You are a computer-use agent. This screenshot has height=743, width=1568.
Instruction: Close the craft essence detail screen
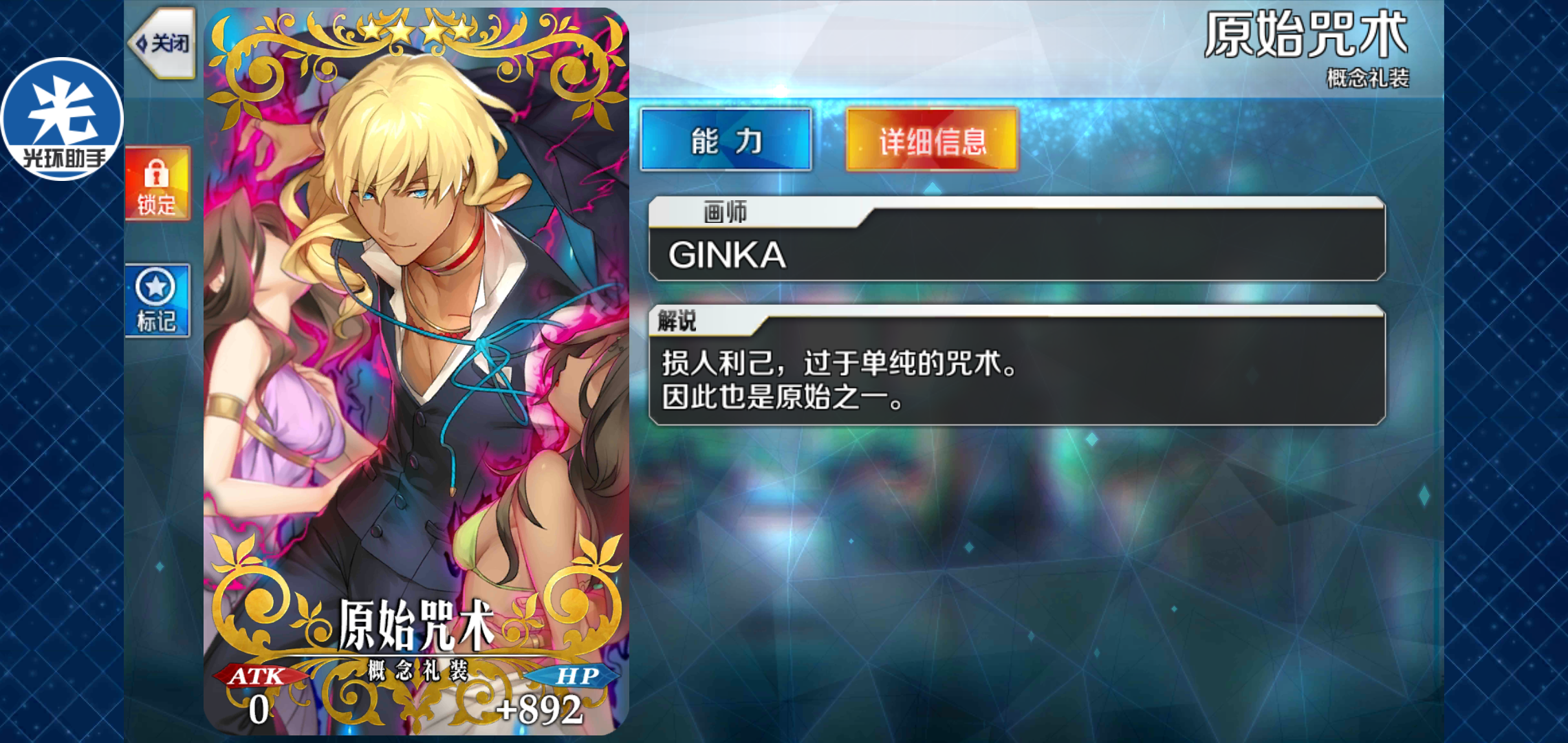click(x=163, y=43)
